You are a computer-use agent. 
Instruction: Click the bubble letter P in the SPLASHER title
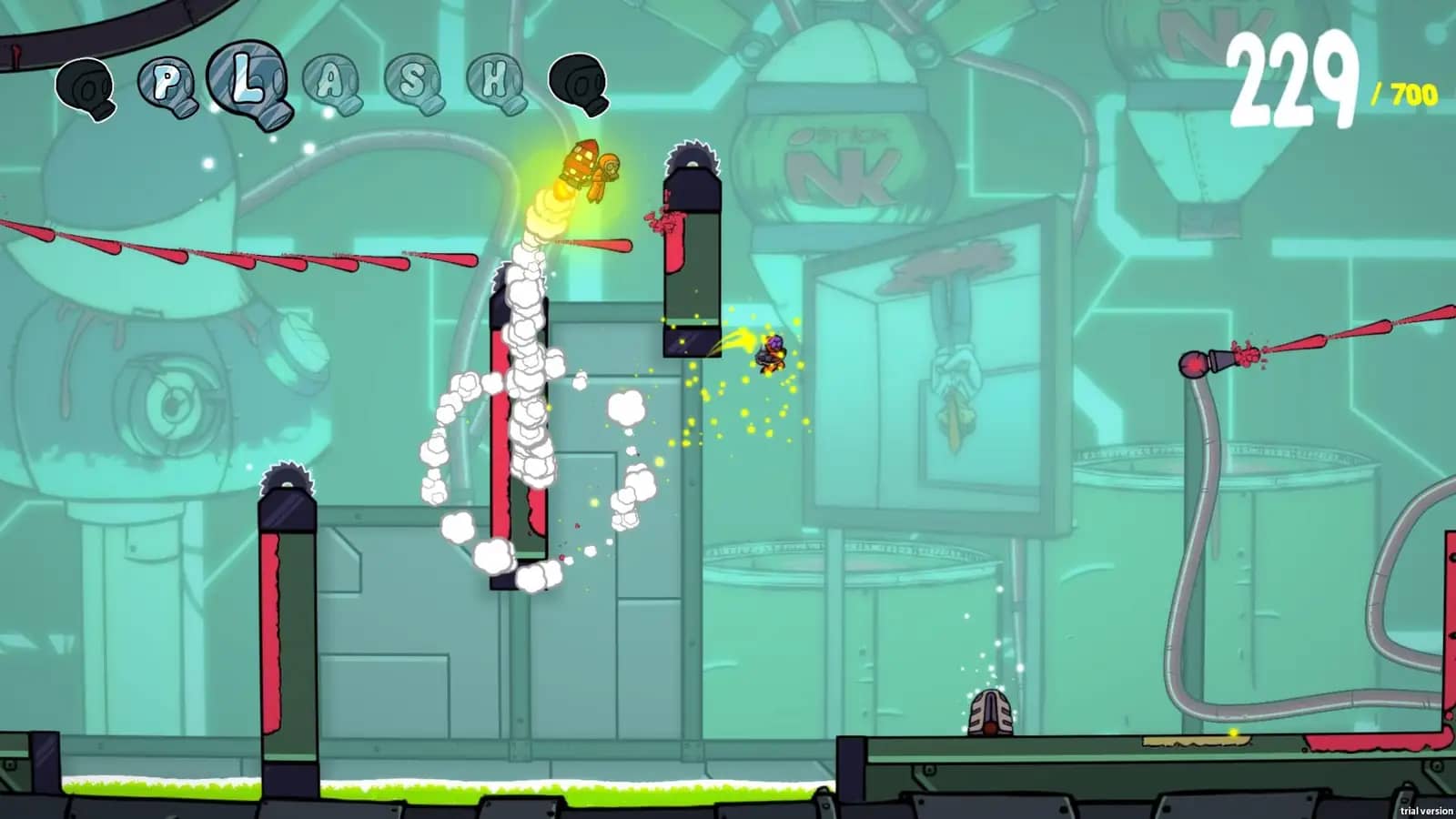point(166,82)
